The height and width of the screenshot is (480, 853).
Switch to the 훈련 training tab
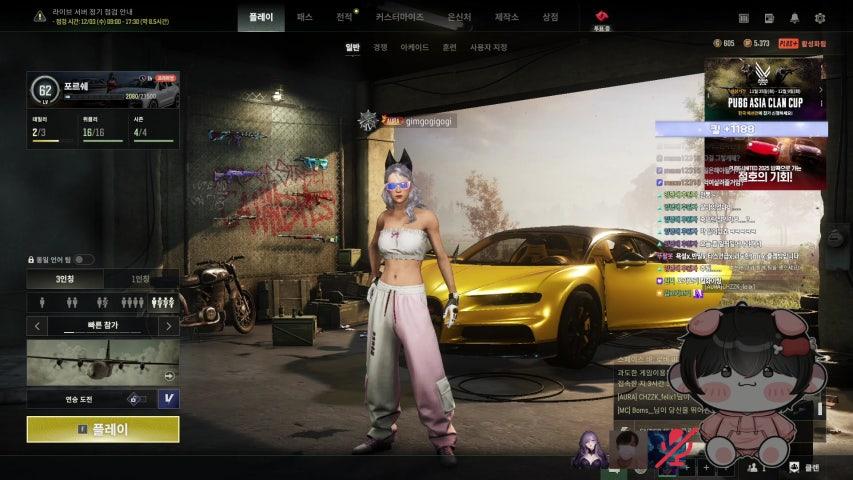coord(449,47)
